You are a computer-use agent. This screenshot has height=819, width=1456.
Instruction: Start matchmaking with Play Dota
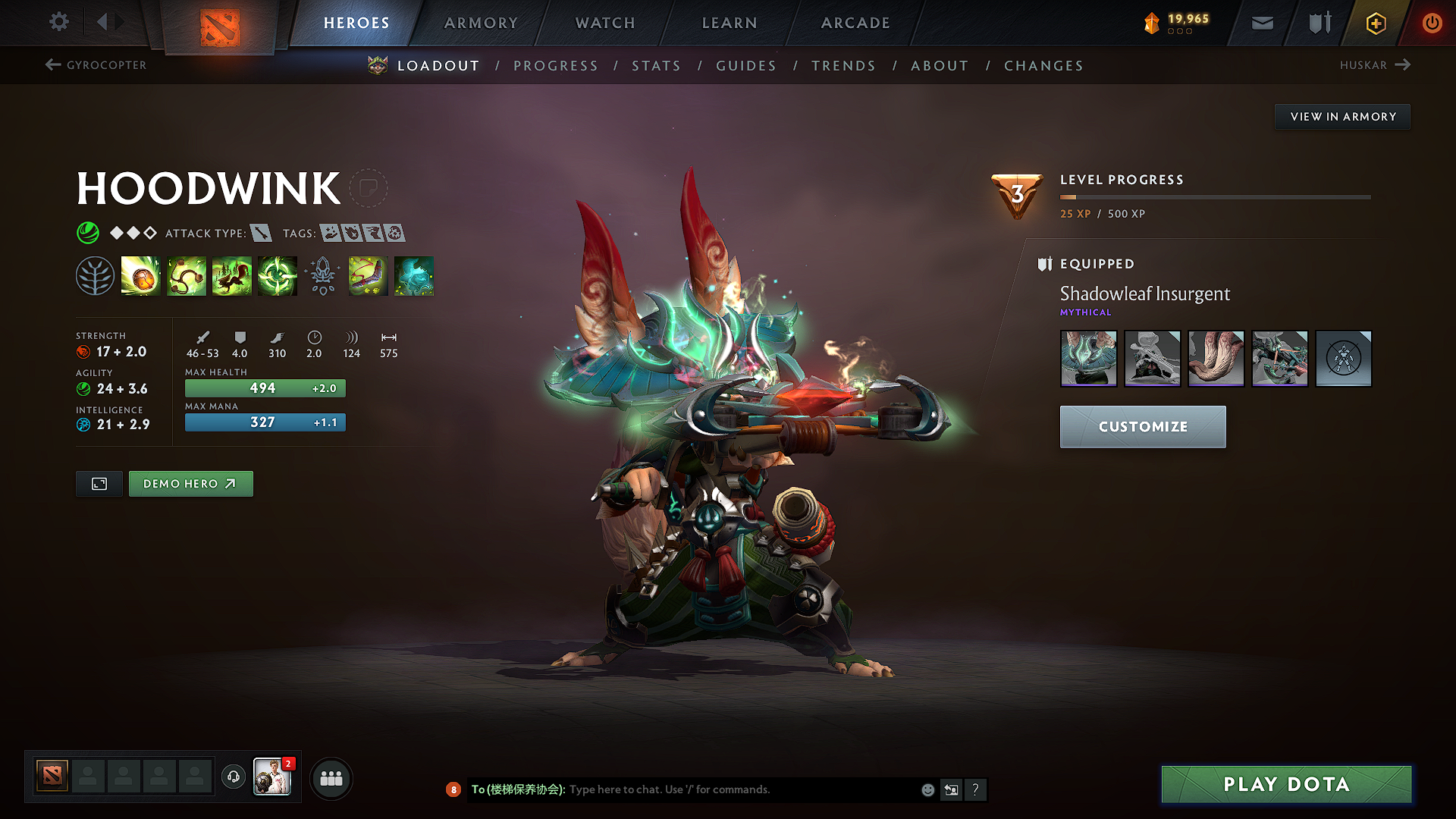(x=1286, y=784)
